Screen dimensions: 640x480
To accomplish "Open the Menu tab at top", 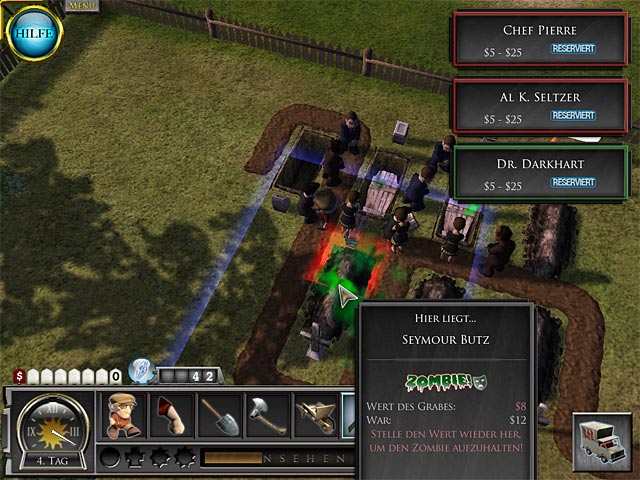I will coord(77,5).
